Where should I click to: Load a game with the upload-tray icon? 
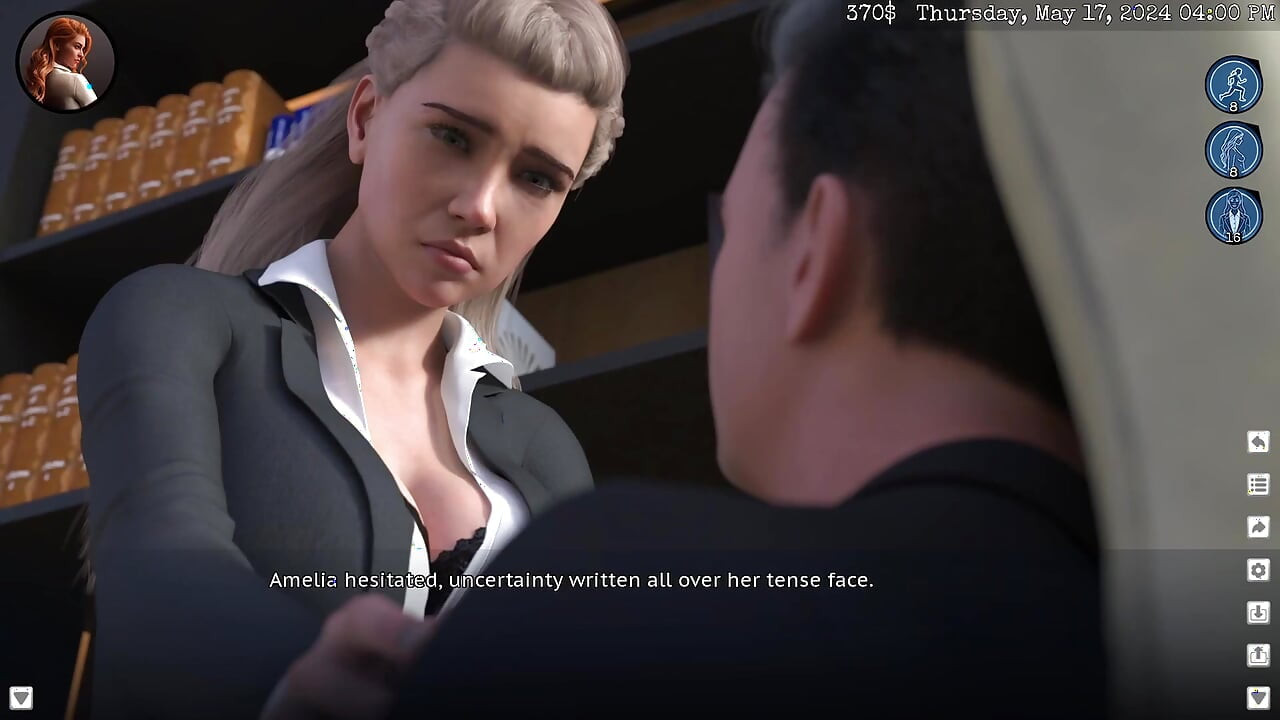pyautogui.click(x=1258, y=655)
